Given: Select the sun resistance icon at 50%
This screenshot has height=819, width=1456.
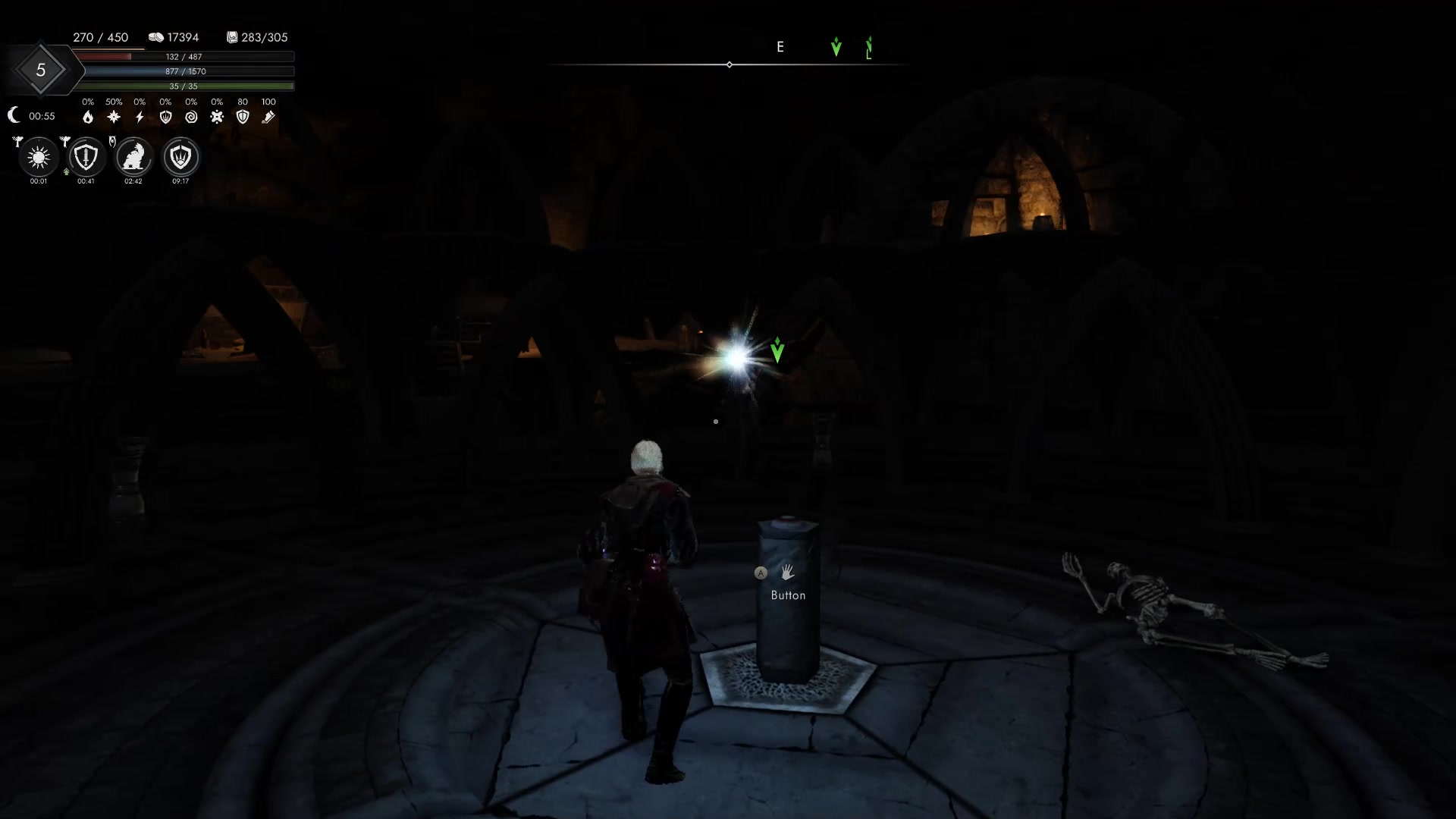Looking at the screenshot, I should point(112,116).
